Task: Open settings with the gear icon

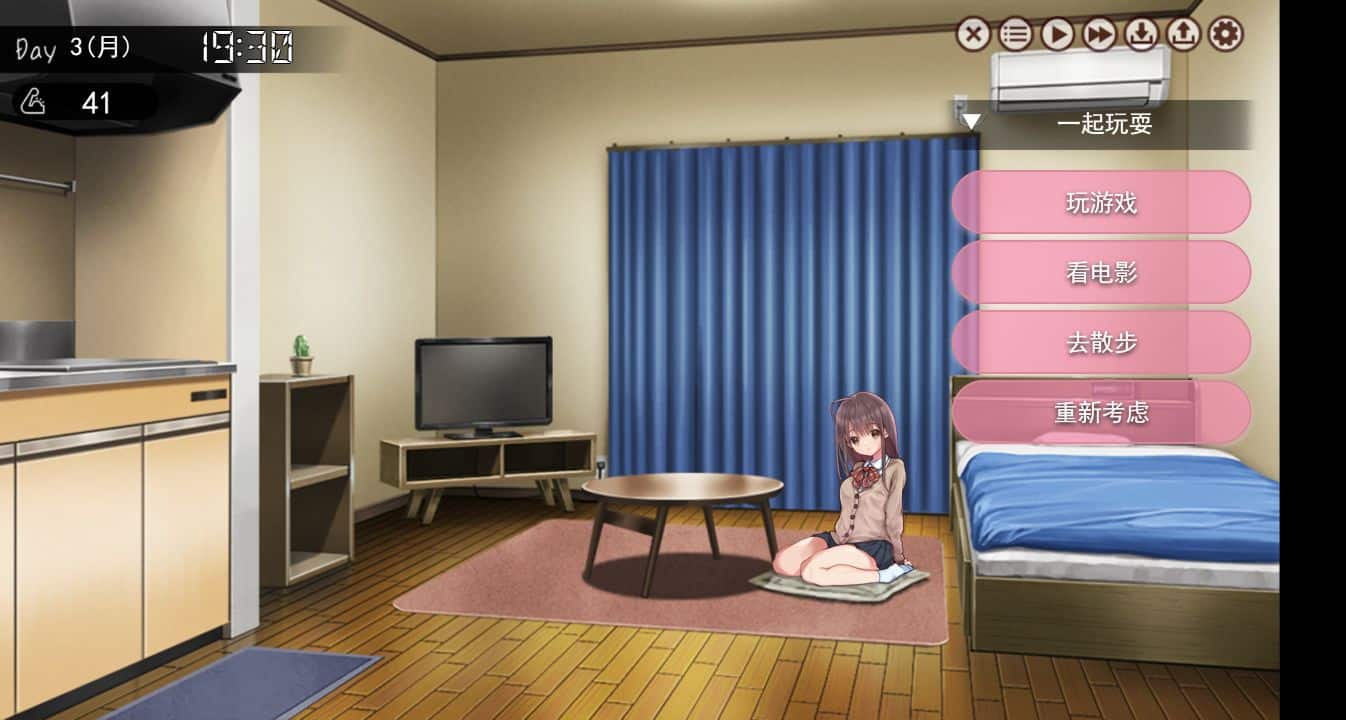Action: pos(1225,35)
